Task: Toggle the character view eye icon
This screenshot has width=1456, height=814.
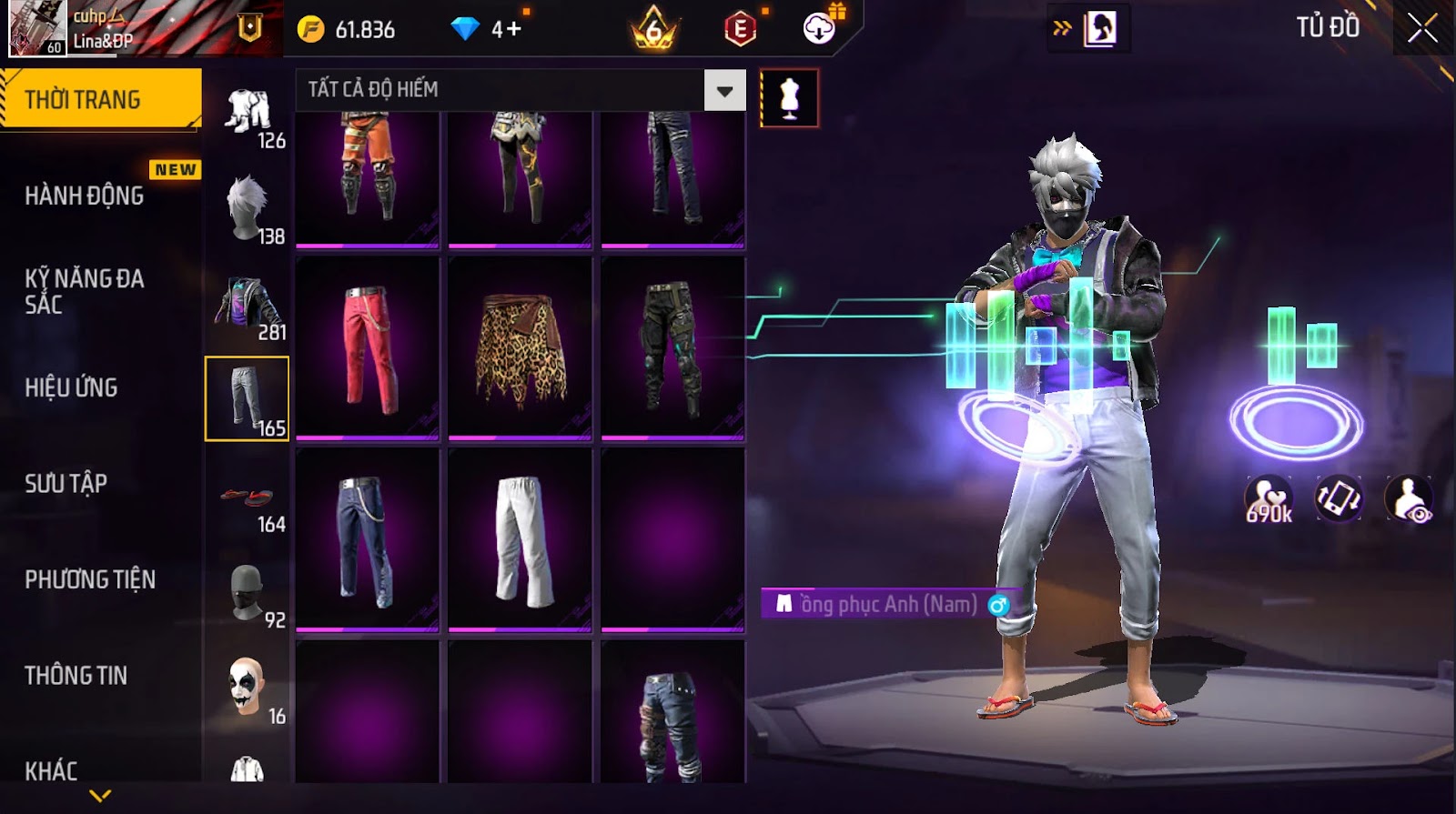Action: (x=1408, y=498)
